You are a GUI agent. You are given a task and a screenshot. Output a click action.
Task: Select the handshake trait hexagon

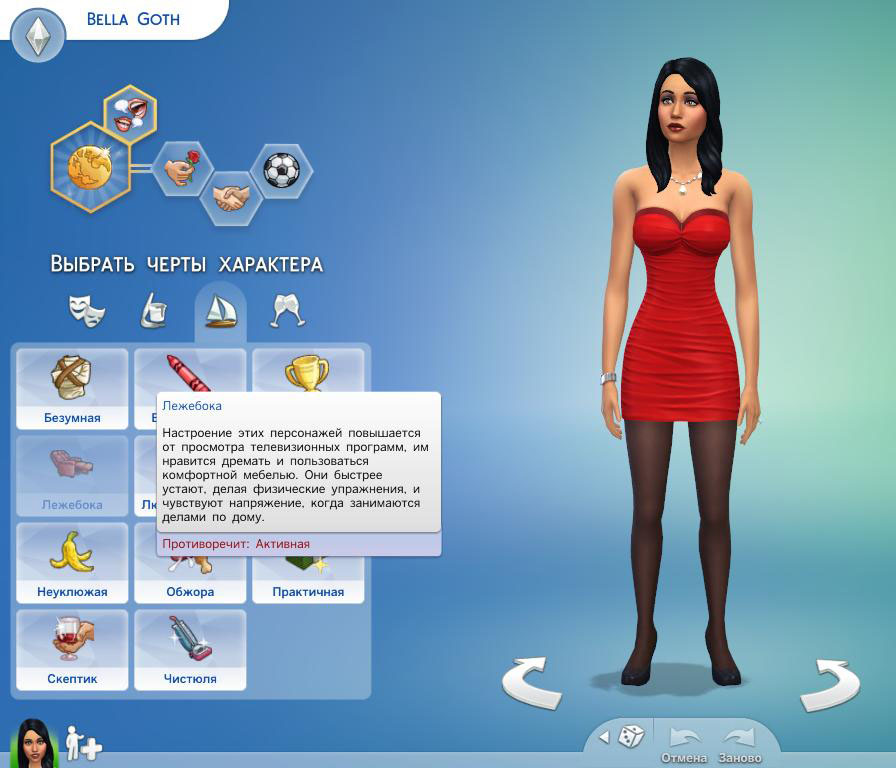coord(232,197)
